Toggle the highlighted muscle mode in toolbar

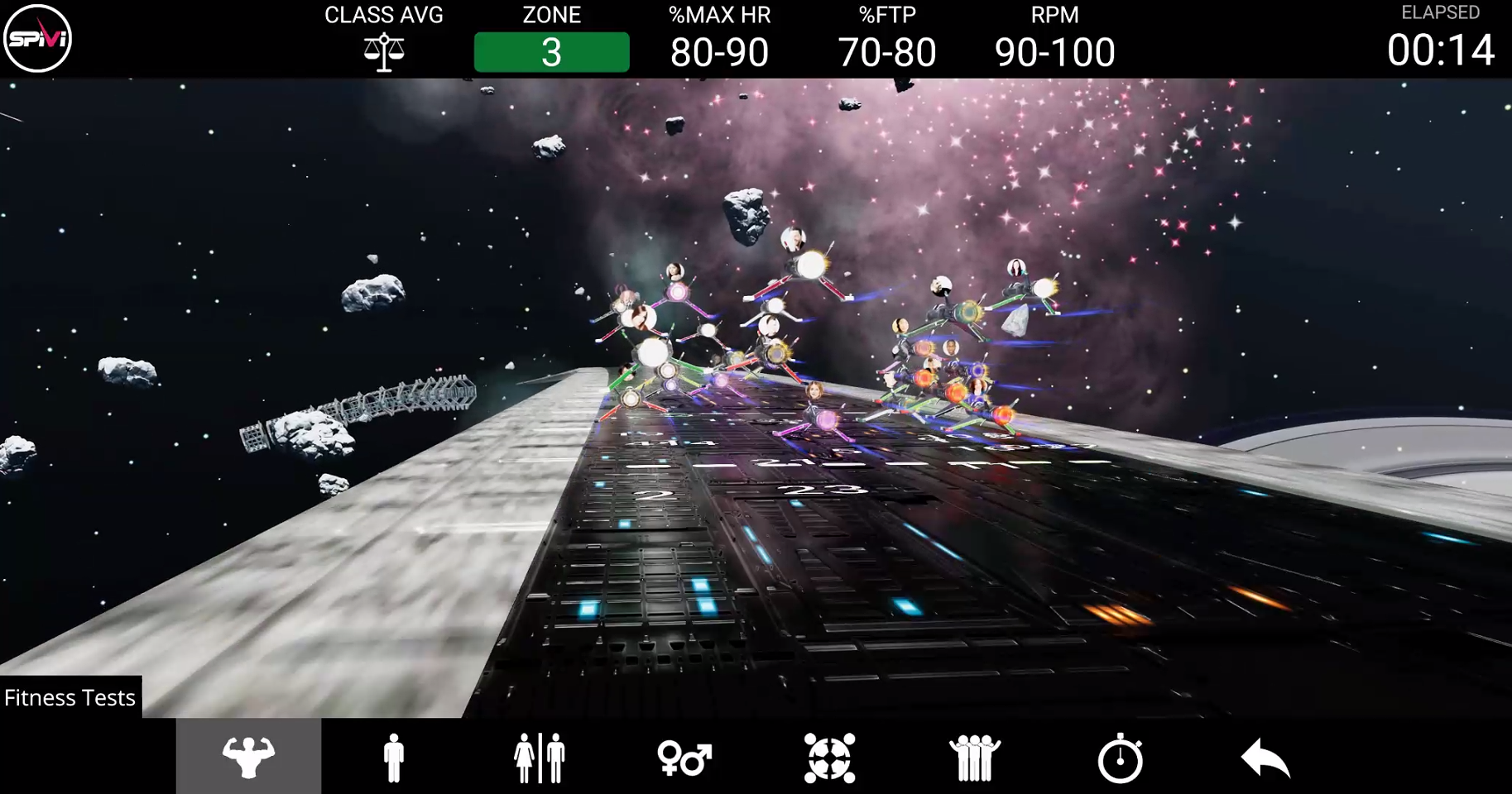(x=248, y=755)
